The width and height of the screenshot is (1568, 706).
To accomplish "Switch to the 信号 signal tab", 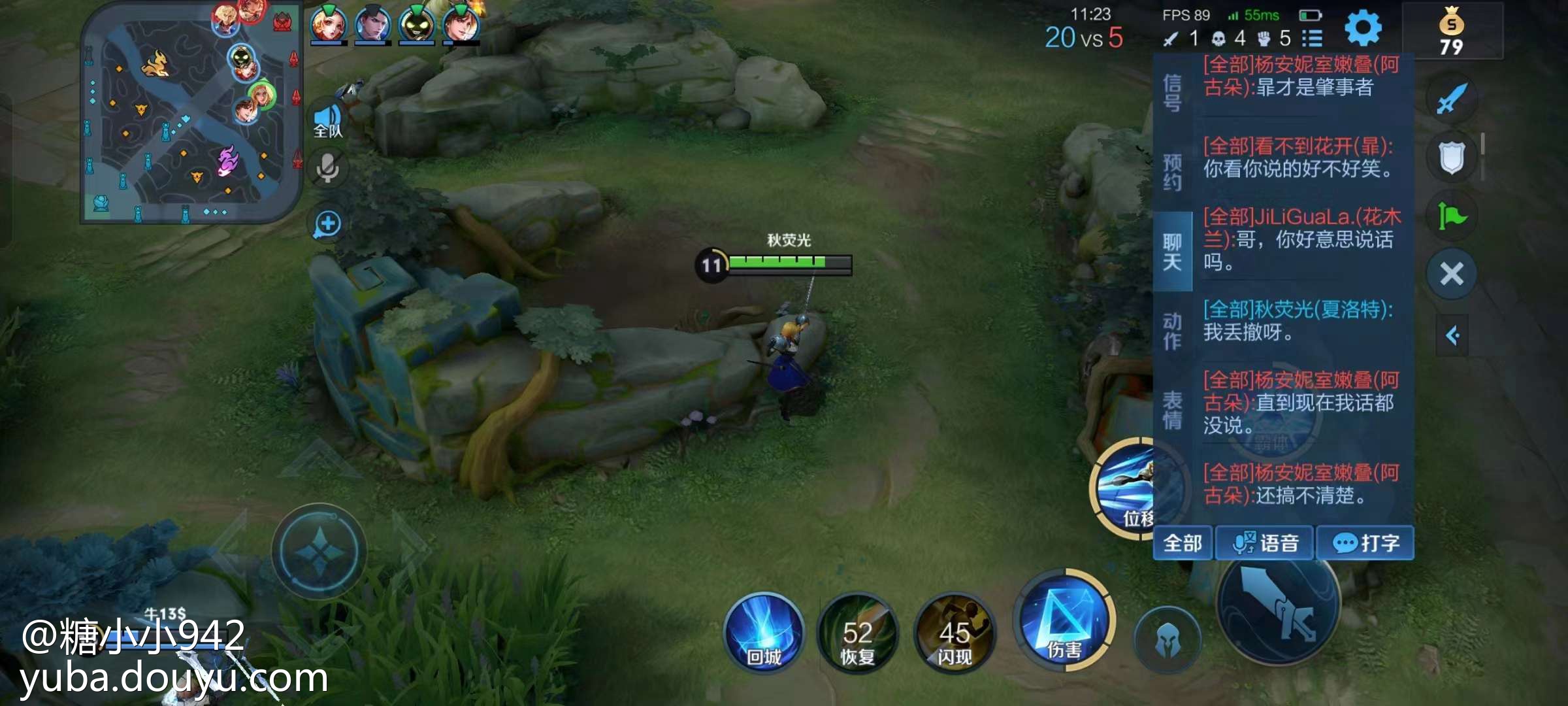I will point(1173,93).
